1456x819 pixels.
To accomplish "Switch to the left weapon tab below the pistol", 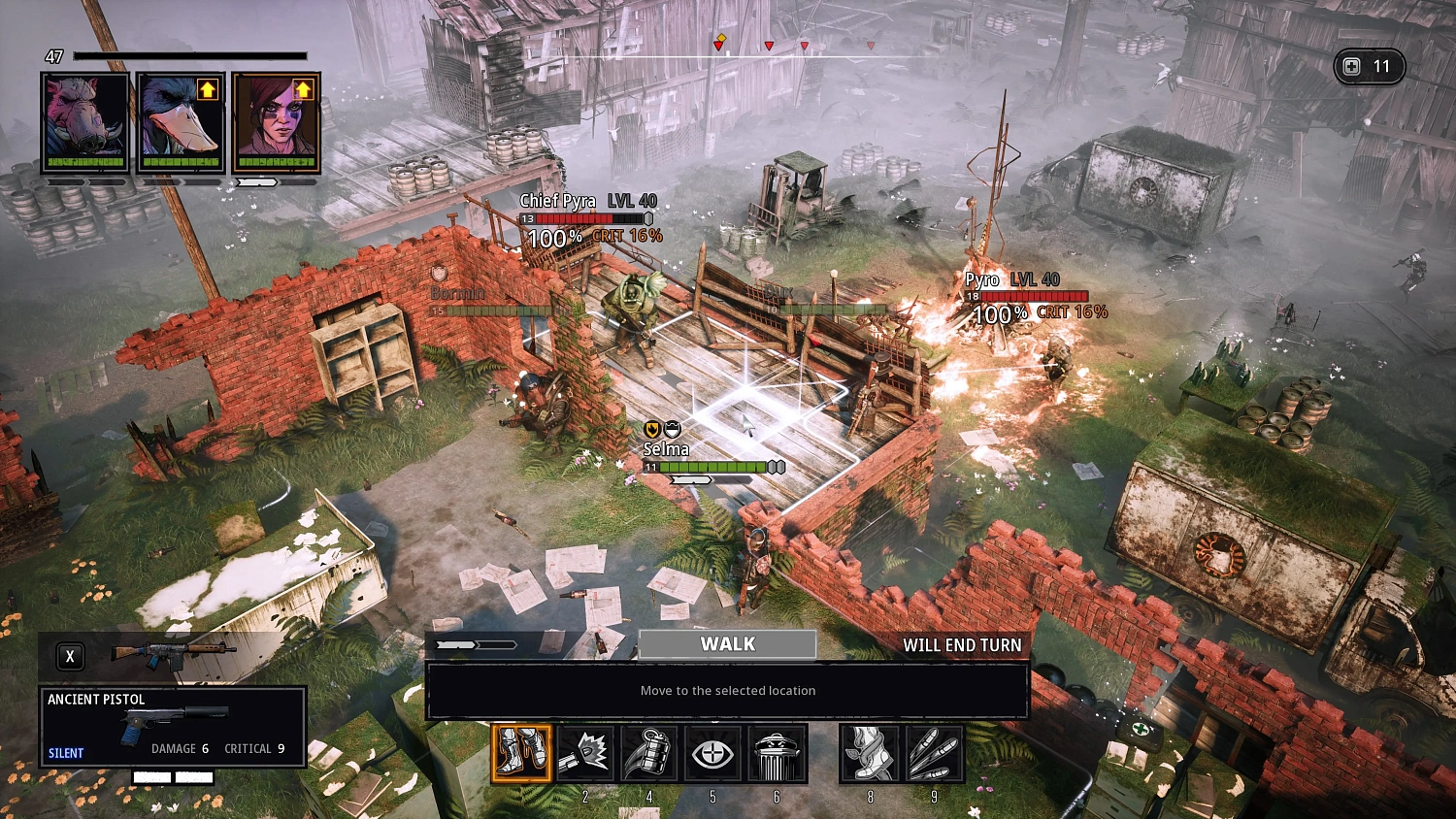I will (x=150, y=776).
